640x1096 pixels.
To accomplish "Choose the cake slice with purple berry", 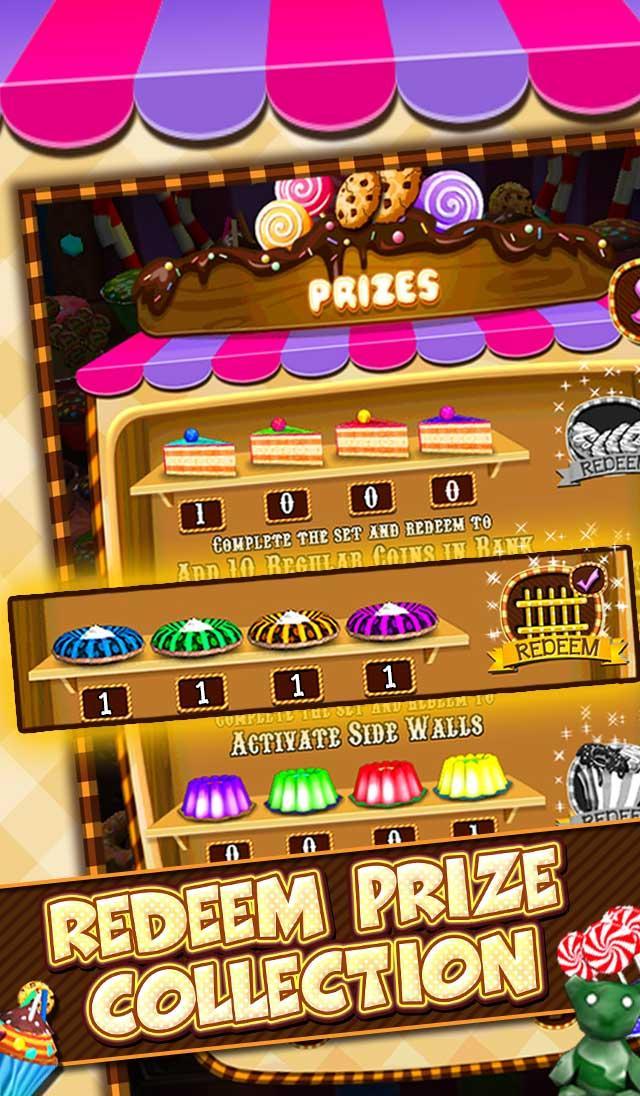I will [455, 430].
